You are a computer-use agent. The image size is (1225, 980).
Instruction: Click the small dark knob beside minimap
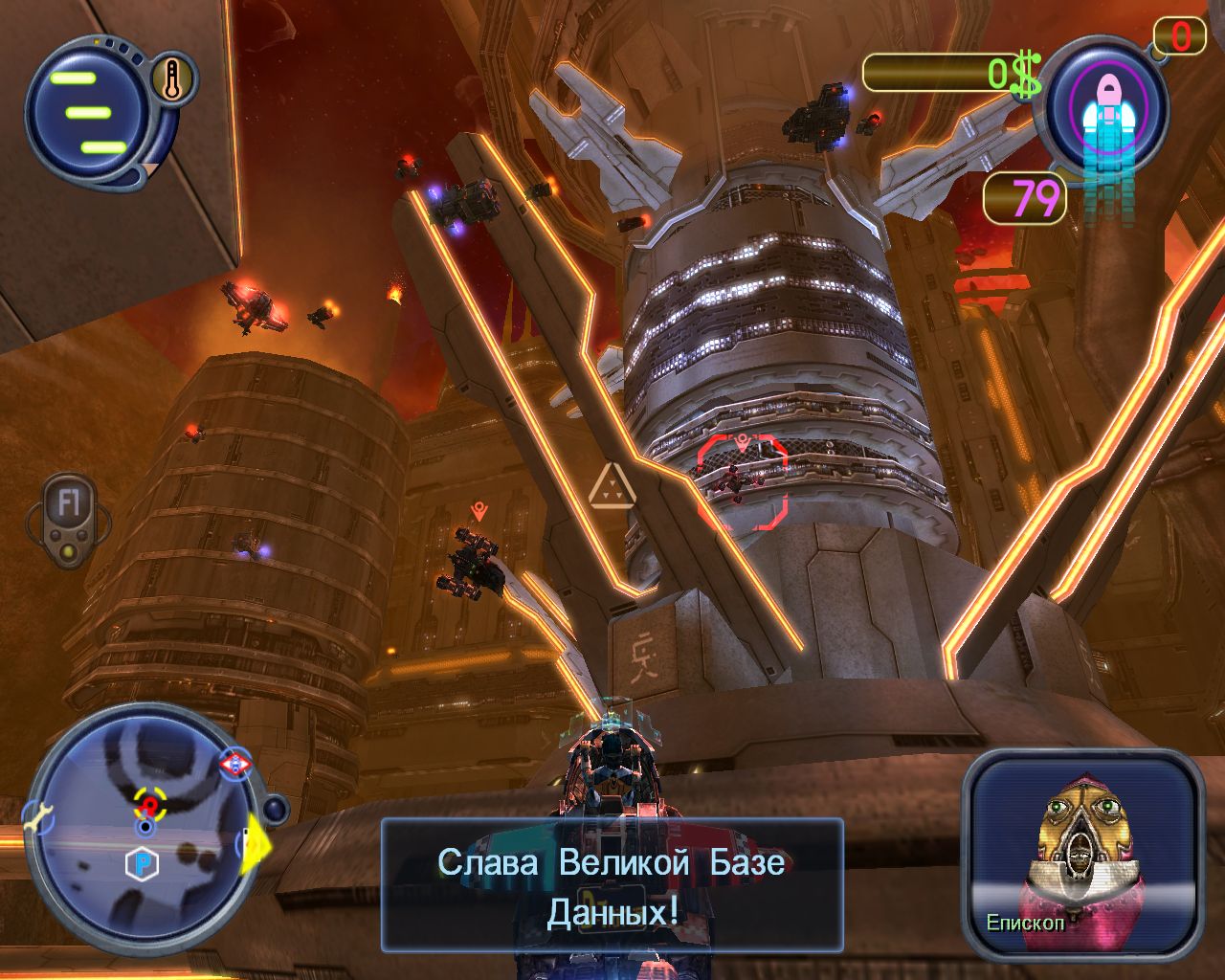tap(276, 810)
